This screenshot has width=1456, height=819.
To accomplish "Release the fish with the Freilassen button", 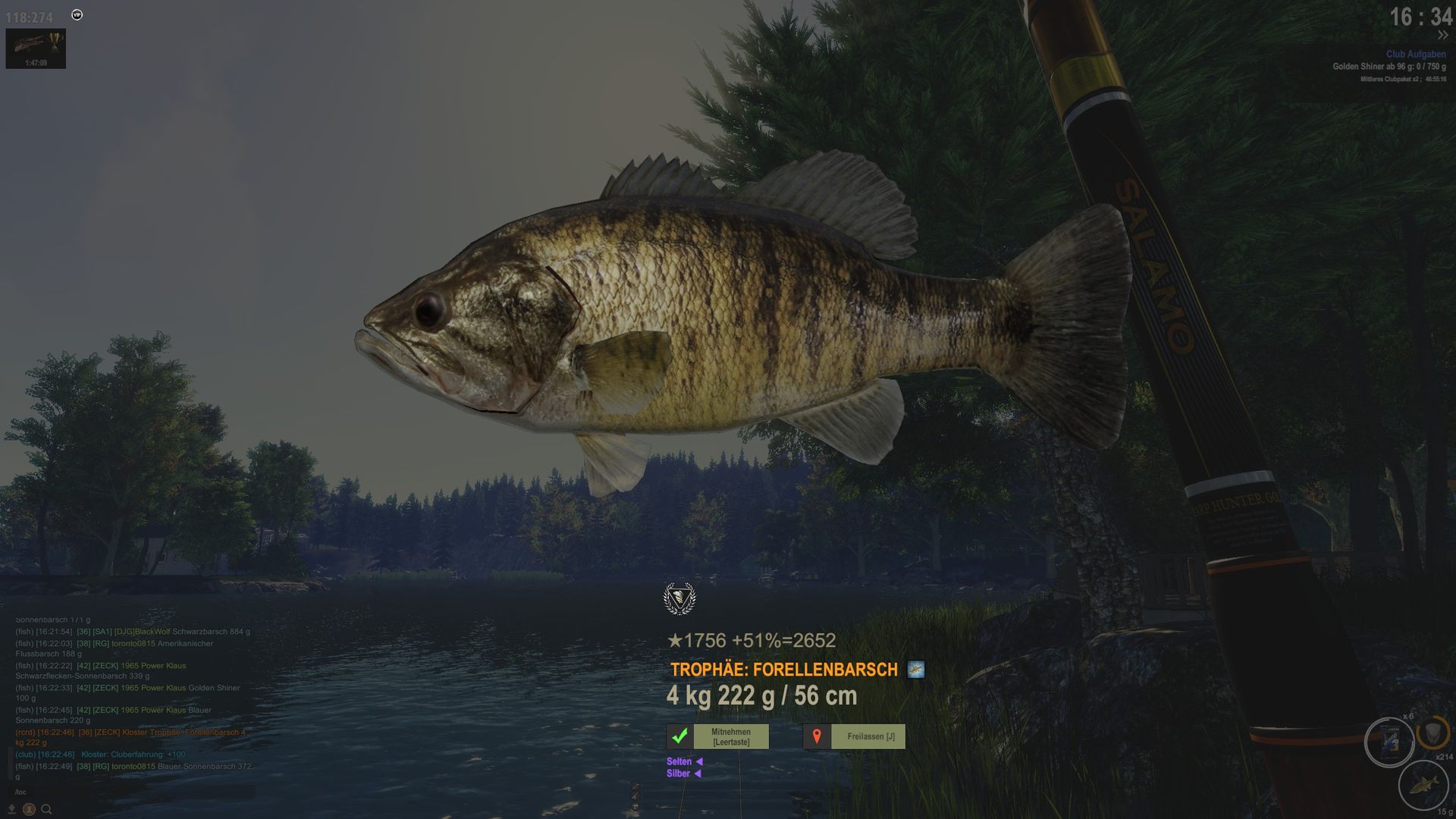I will [868, 736].
